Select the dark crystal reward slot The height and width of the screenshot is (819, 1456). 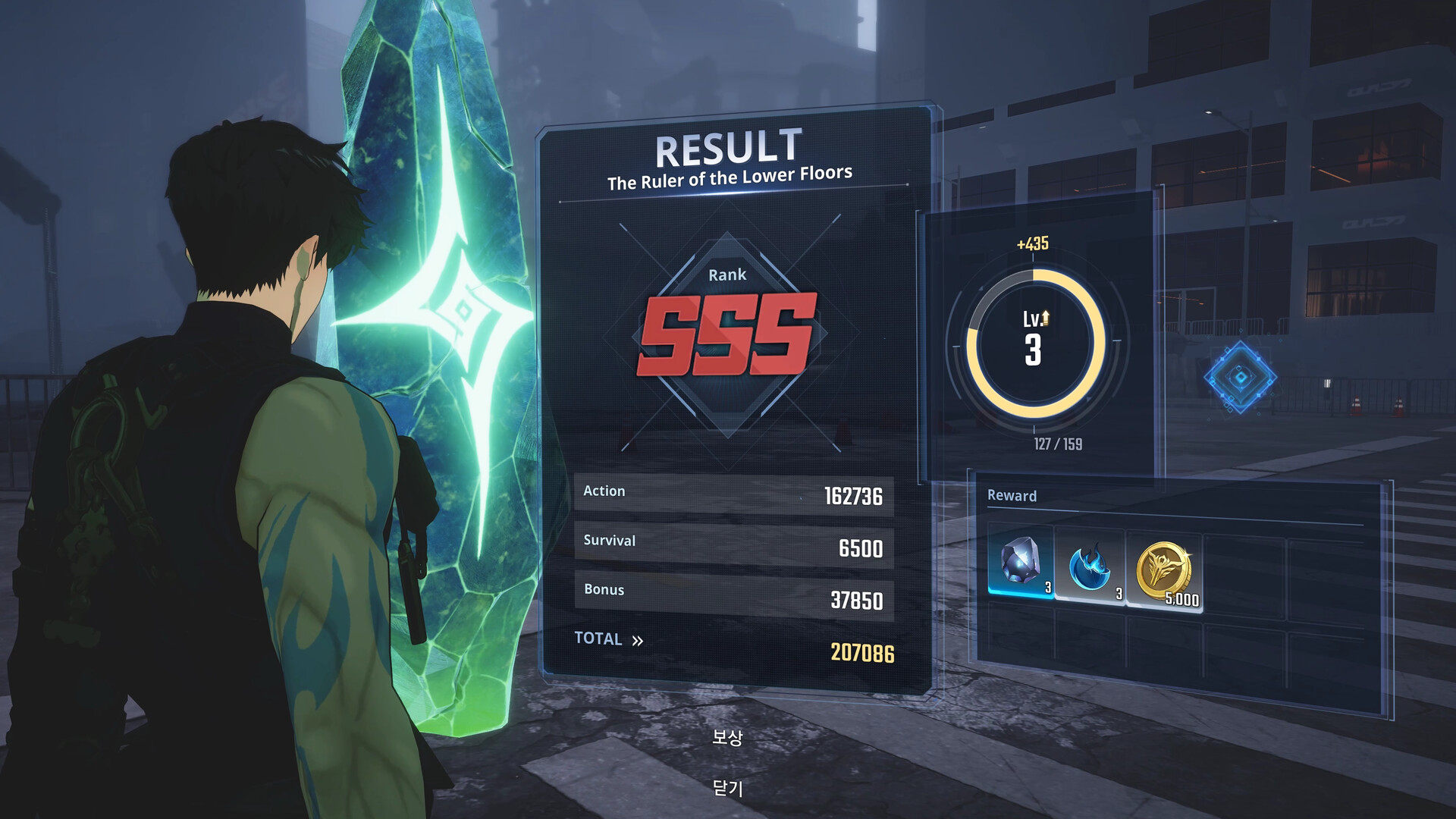click(x=1021, y=563)
